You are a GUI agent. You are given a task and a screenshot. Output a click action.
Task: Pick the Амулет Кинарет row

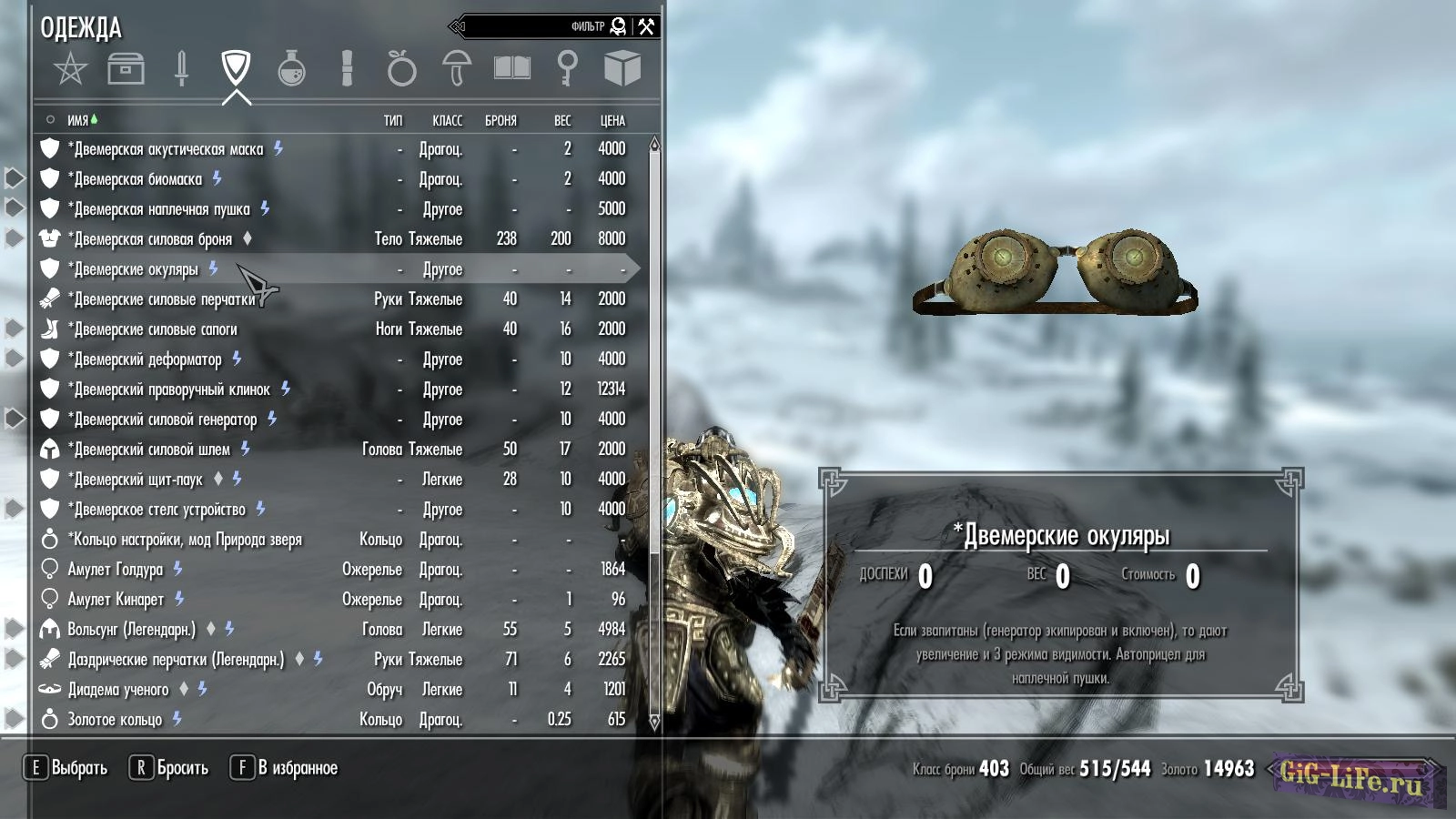pos(116,600)
